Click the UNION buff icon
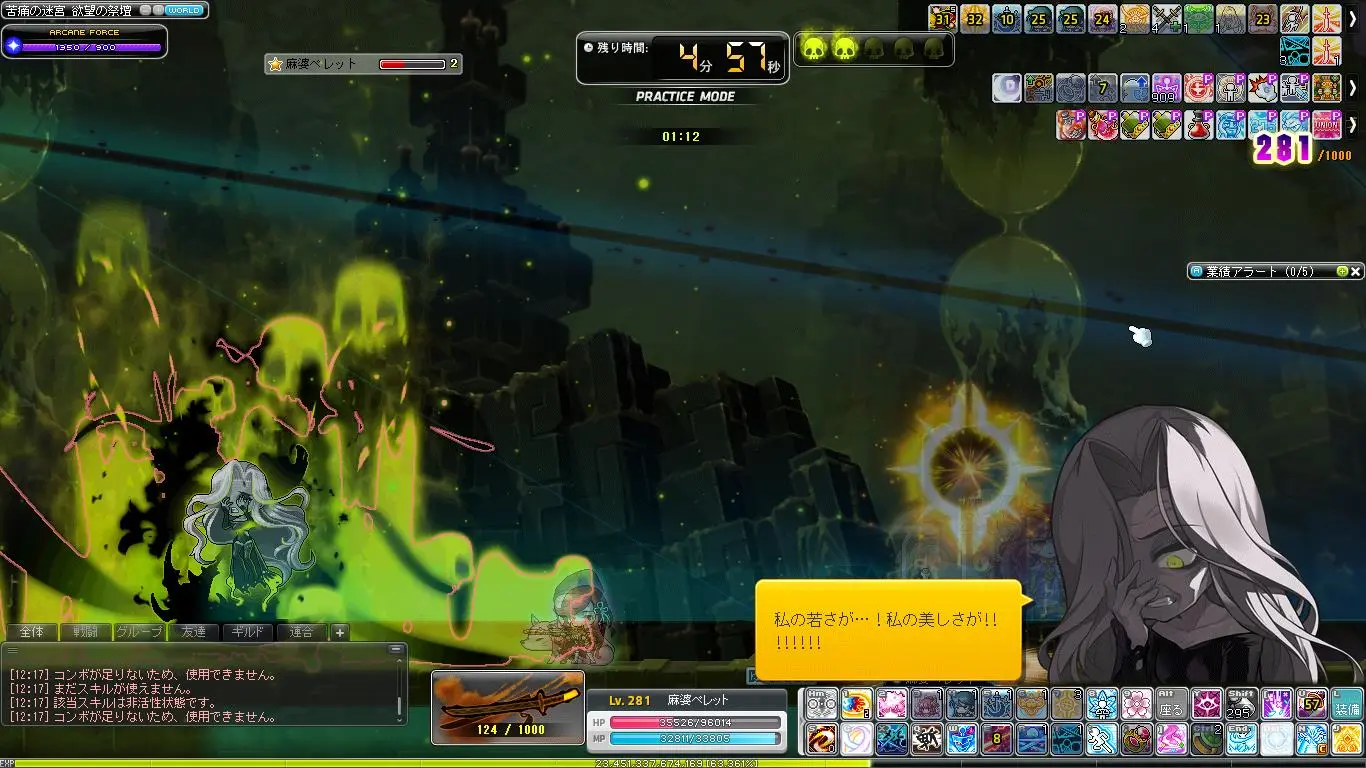This screenshot has width=1366, height=768. 1326,125
